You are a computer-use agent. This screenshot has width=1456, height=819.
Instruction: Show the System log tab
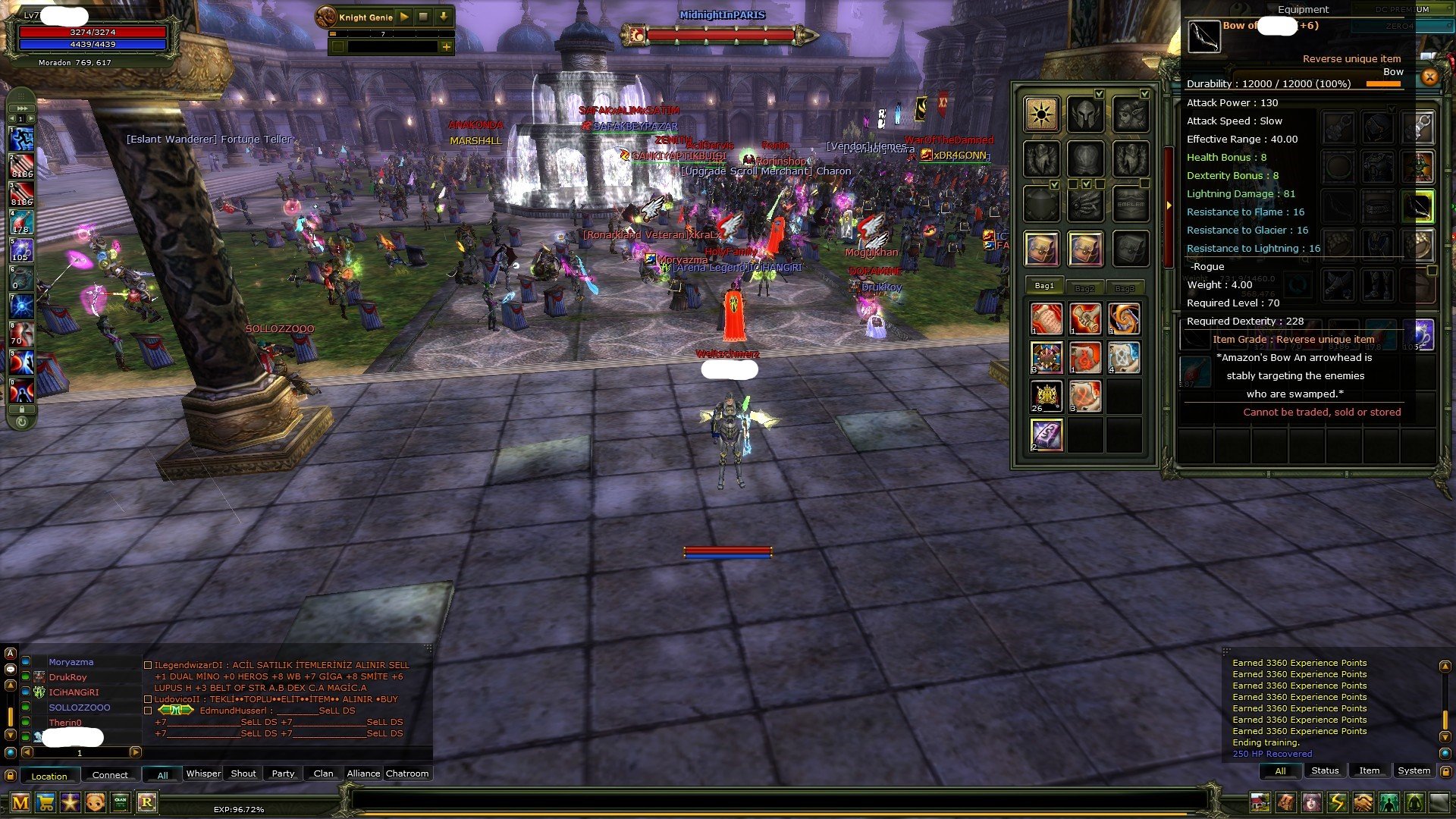1414,770
